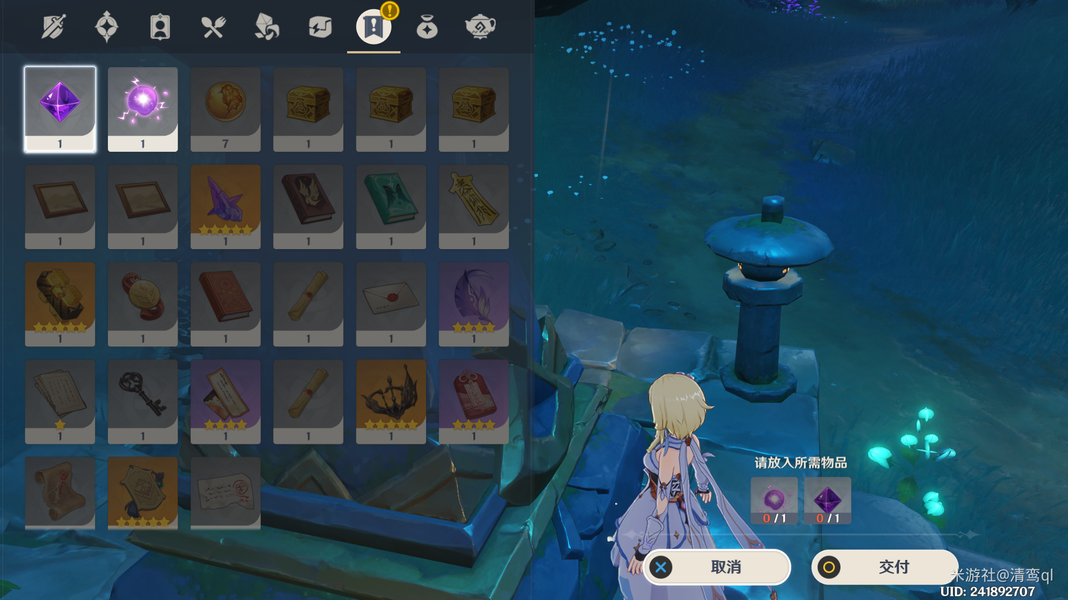Screen dimensions: 1068x600
Task: Switch to the teapot furnishings tab
Action: click(482, 27)
